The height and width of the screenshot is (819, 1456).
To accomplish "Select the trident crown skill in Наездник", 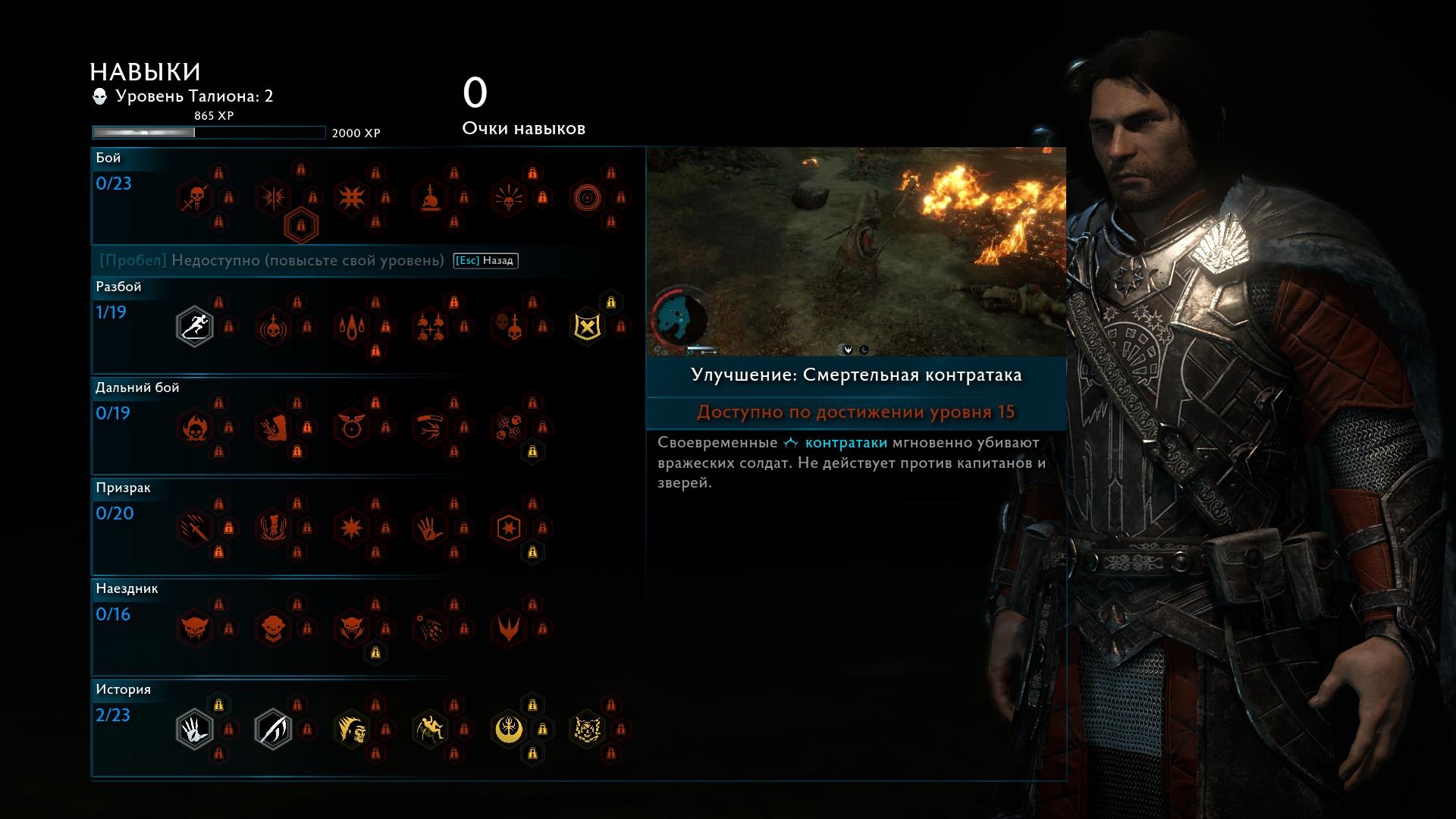I will point(509,629).
